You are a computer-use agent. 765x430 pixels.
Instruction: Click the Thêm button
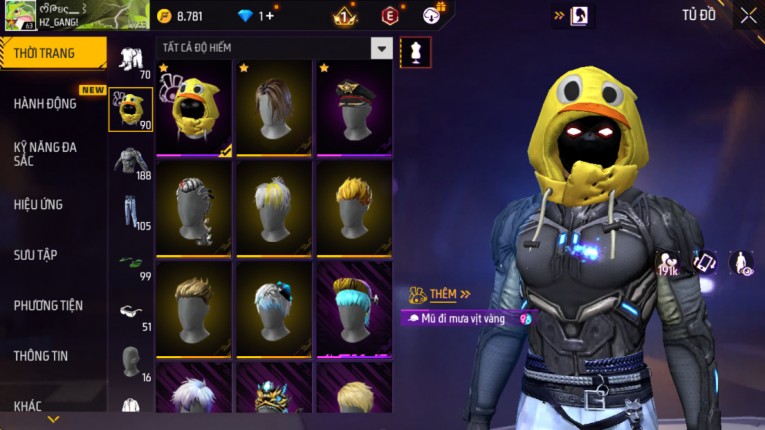click(x=442, y=295)
